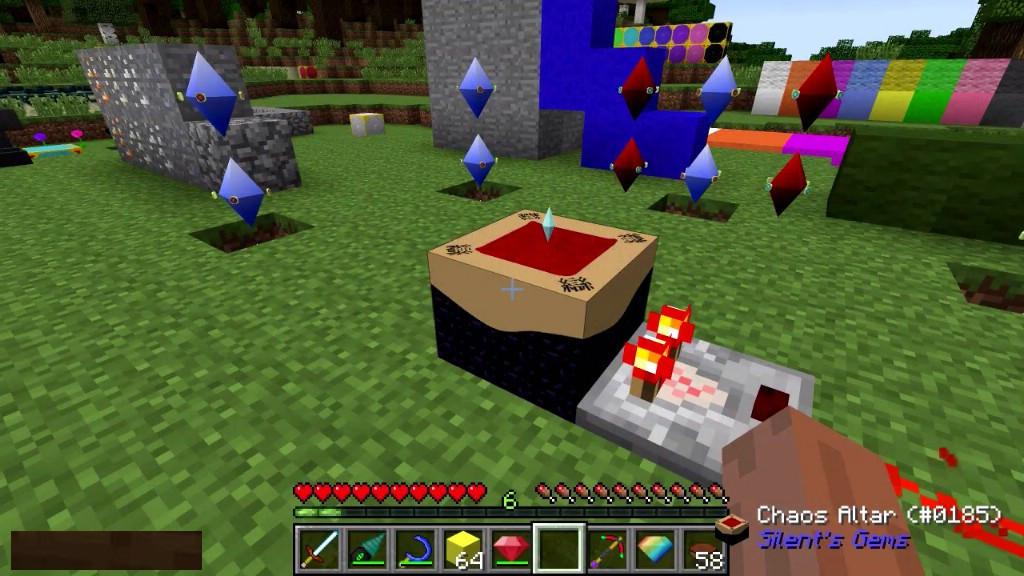This screenshot has width=1024, height=576.
Task: Select the blue sickle hotbar slot
Action: (x=413, y=549)
